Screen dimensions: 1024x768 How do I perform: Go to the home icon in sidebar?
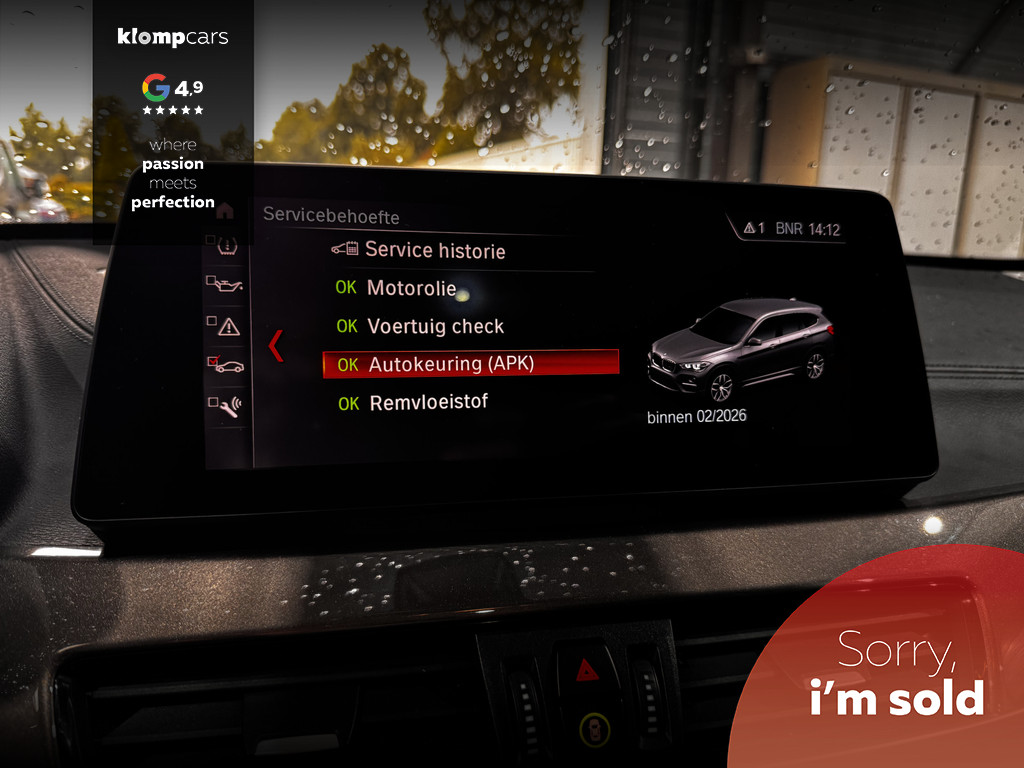tap(225, 211)
